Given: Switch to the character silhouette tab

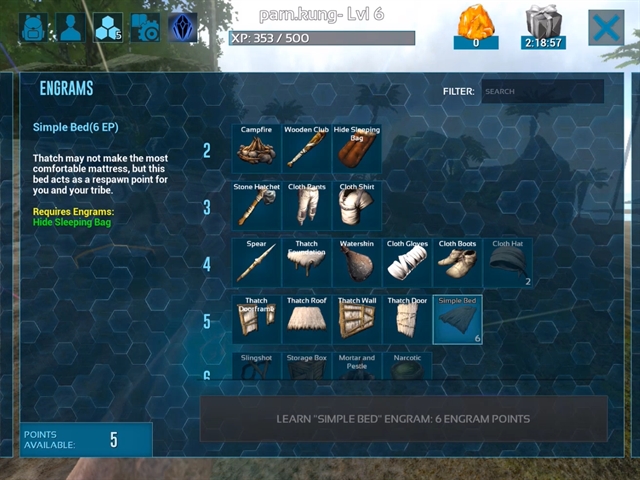Looking at the screenshot, I should point(71,27).
